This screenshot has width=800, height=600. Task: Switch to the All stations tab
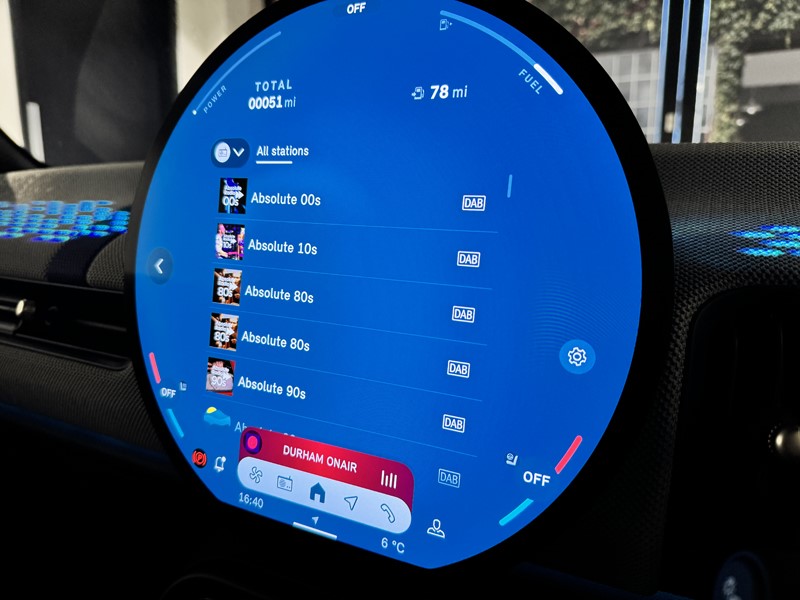tap(282, 152)
